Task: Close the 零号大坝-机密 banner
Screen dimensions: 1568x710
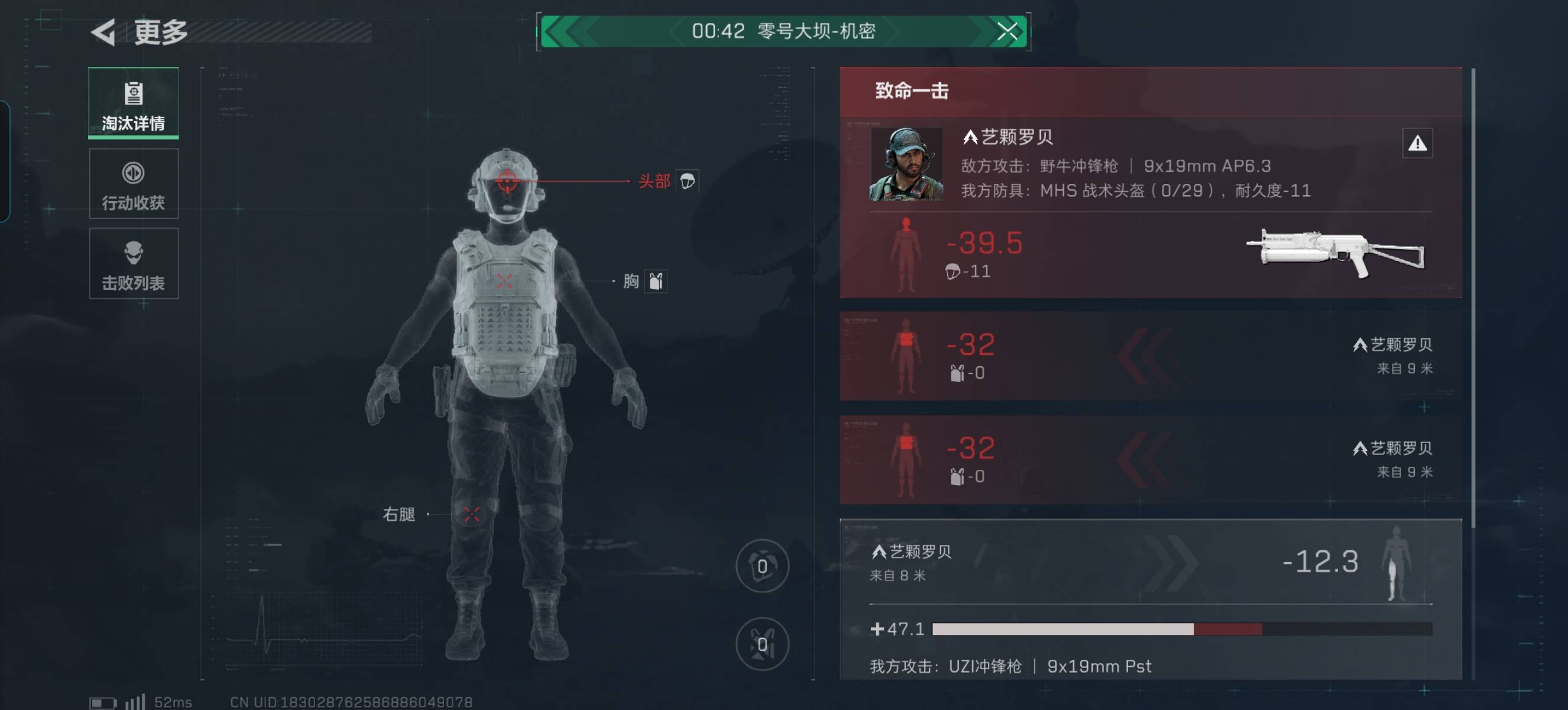Action: [x=1007, y=31]
